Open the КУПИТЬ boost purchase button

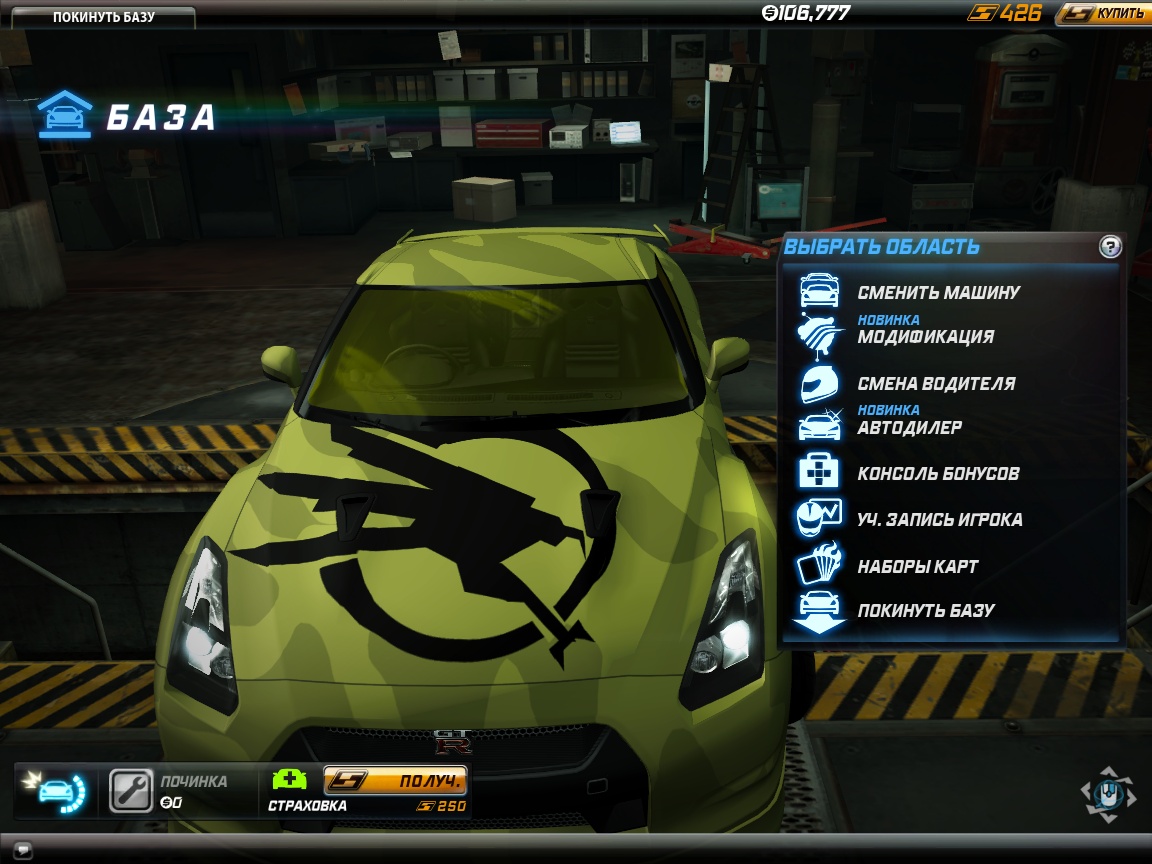pyautogui.click(x=1104, y=14)
